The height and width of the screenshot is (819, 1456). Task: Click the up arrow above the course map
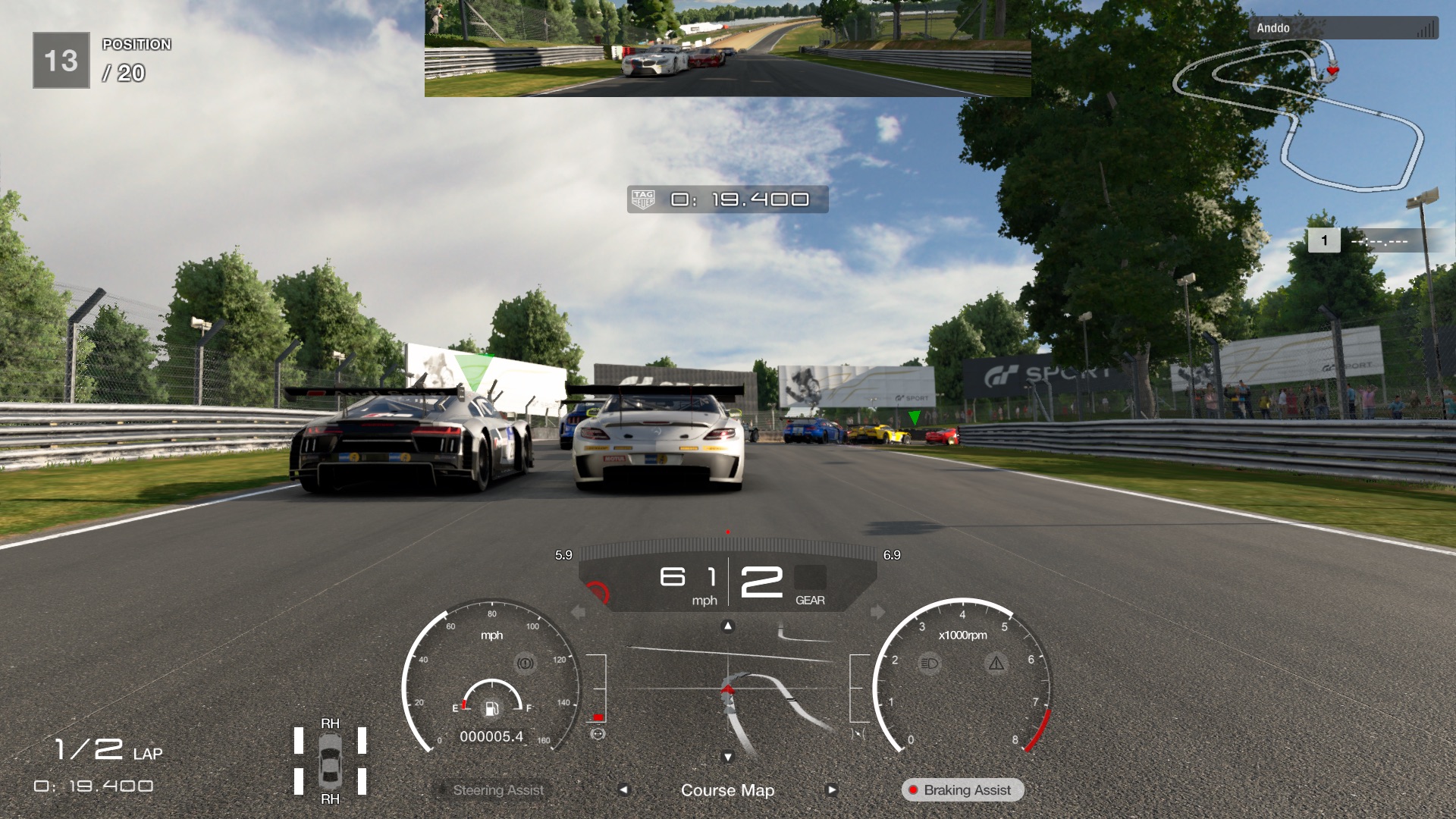pyautogui.click(x=728, y=626)
